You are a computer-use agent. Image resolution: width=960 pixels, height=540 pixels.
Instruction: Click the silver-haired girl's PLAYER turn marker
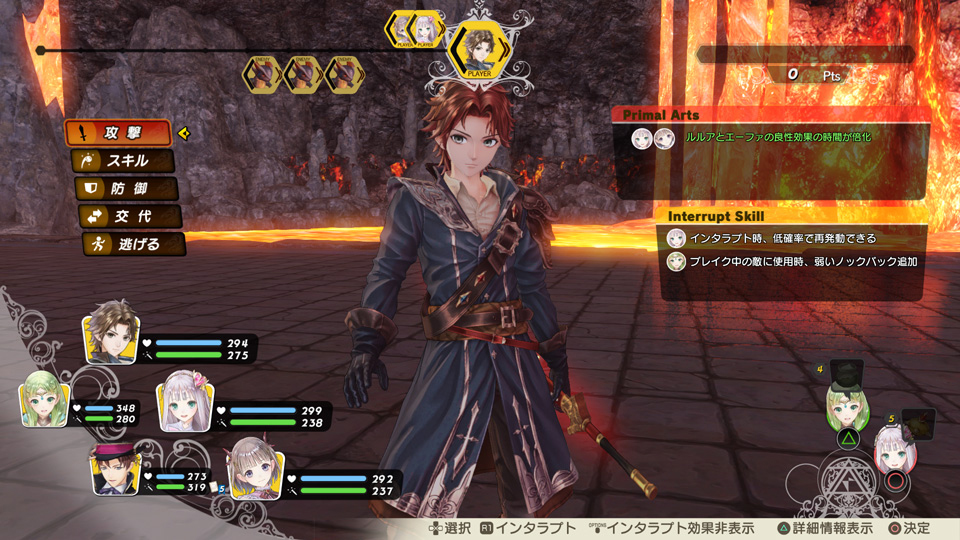pyautogui.click(x=428, y=28)
